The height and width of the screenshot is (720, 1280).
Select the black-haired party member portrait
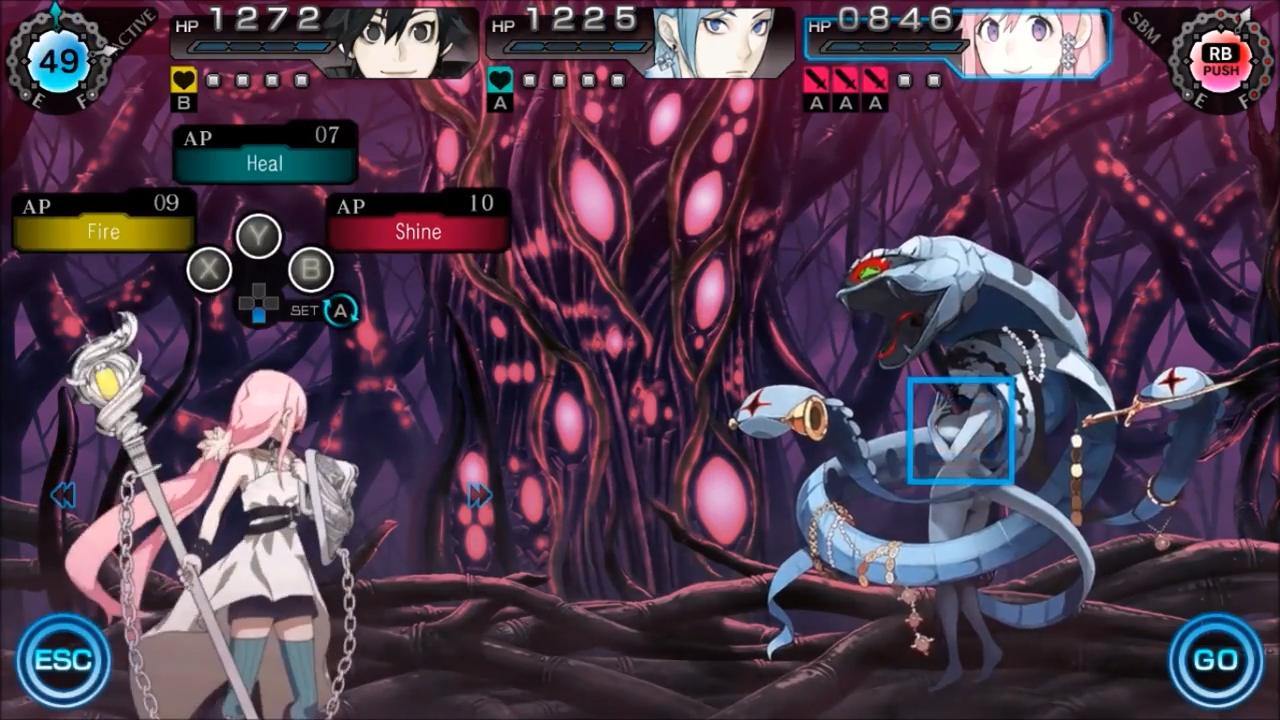pyautogui.click(x=400, y=42)
